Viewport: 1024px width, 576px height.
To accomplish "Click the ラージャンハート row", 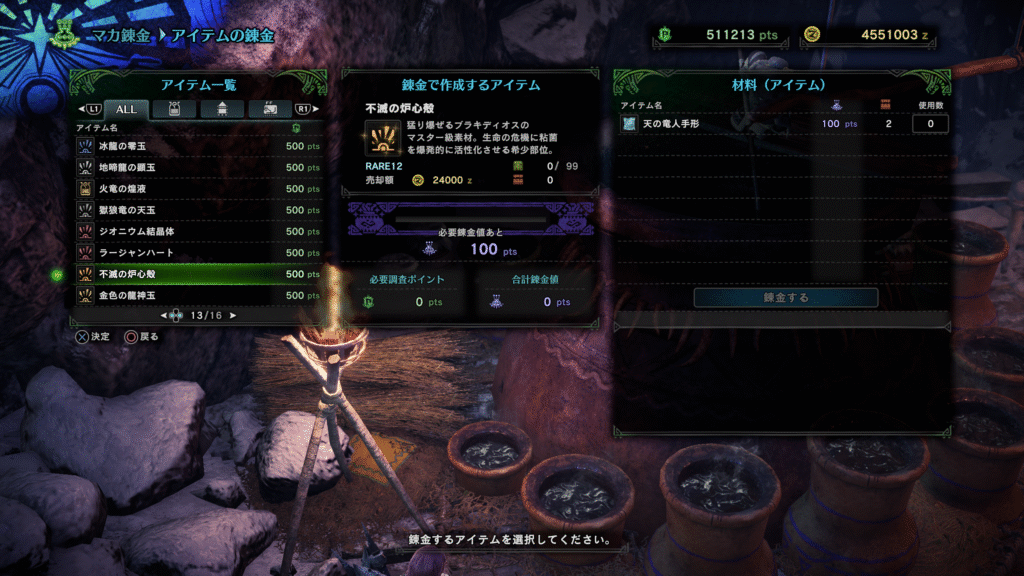I will coord(198,252).
